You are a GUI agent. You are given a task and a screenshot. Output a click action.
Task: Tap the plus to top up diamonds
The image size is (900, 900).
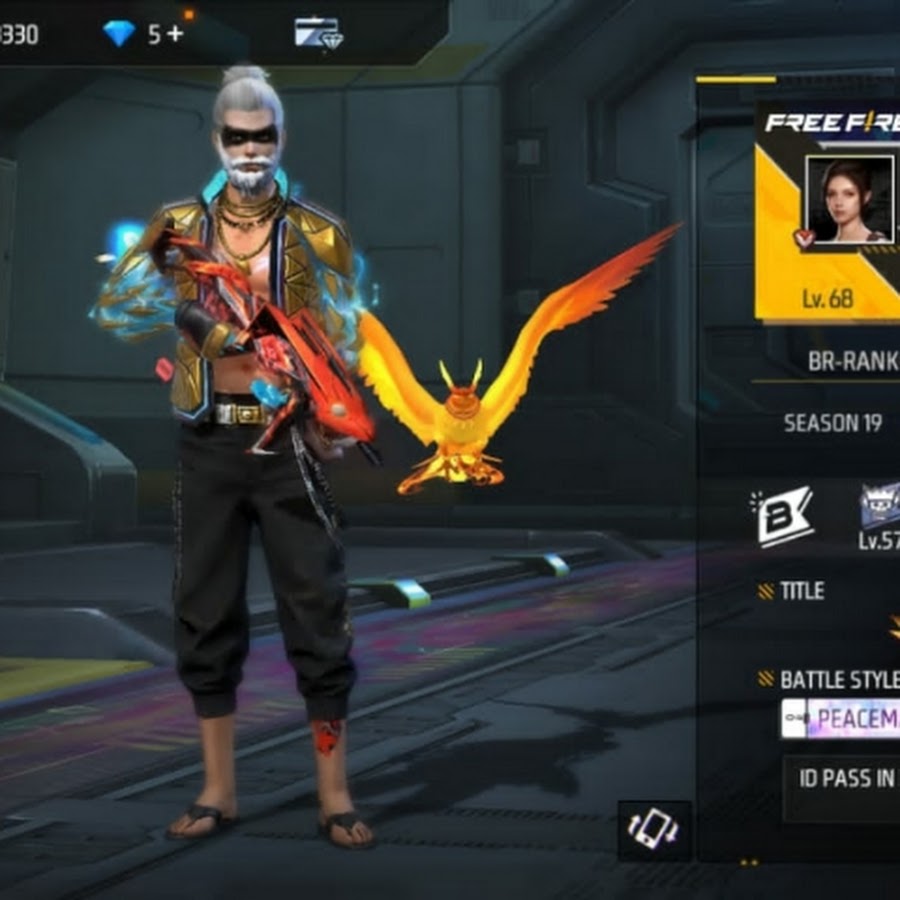pos(176,34)
